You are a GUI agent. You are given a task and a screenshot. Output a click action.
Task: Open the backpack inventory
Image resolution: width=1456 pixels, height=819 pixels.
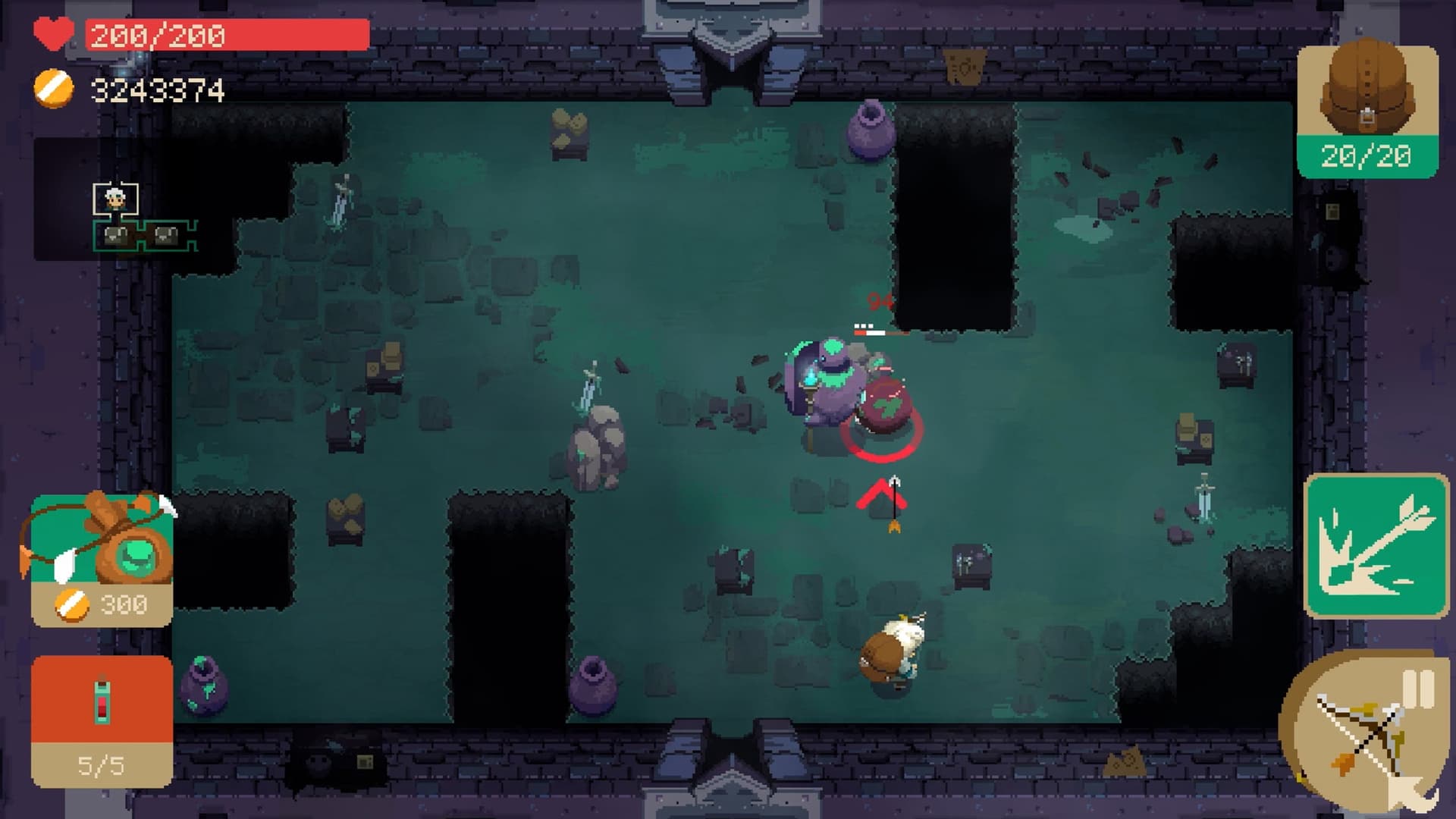pyautogui.click(x=1367, y=110)
